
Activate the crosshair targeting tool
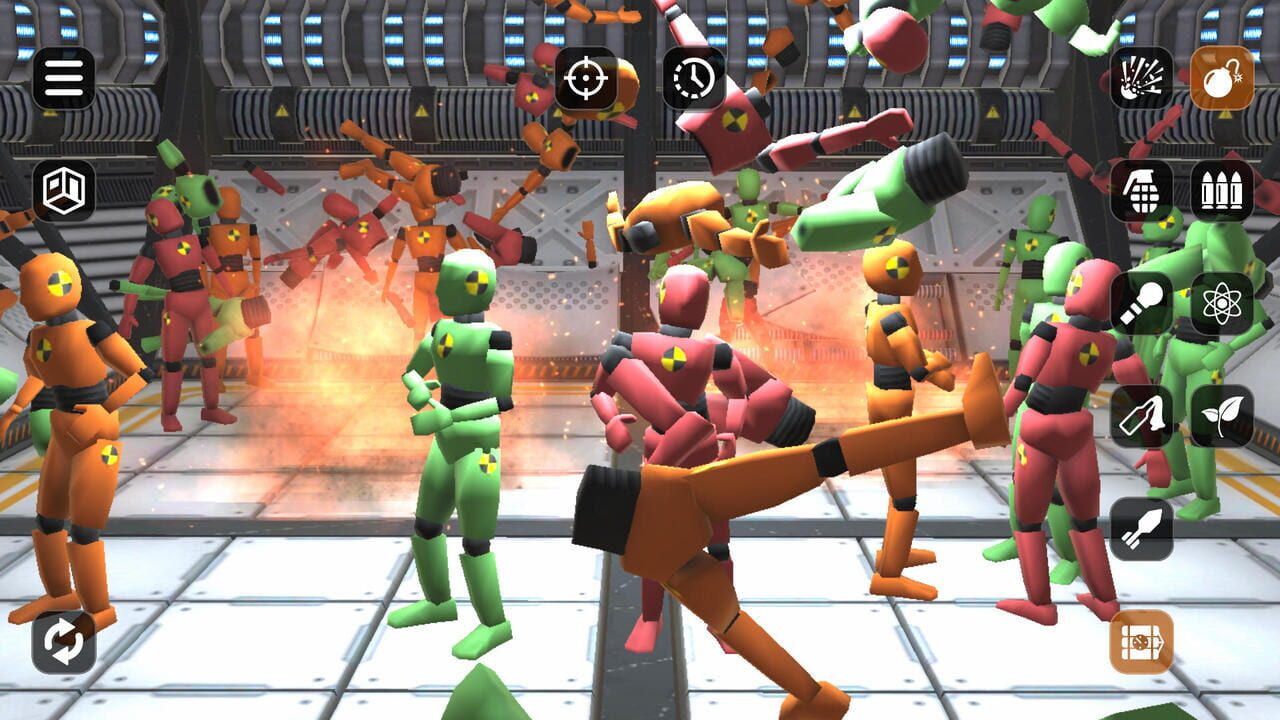point(587,78)
